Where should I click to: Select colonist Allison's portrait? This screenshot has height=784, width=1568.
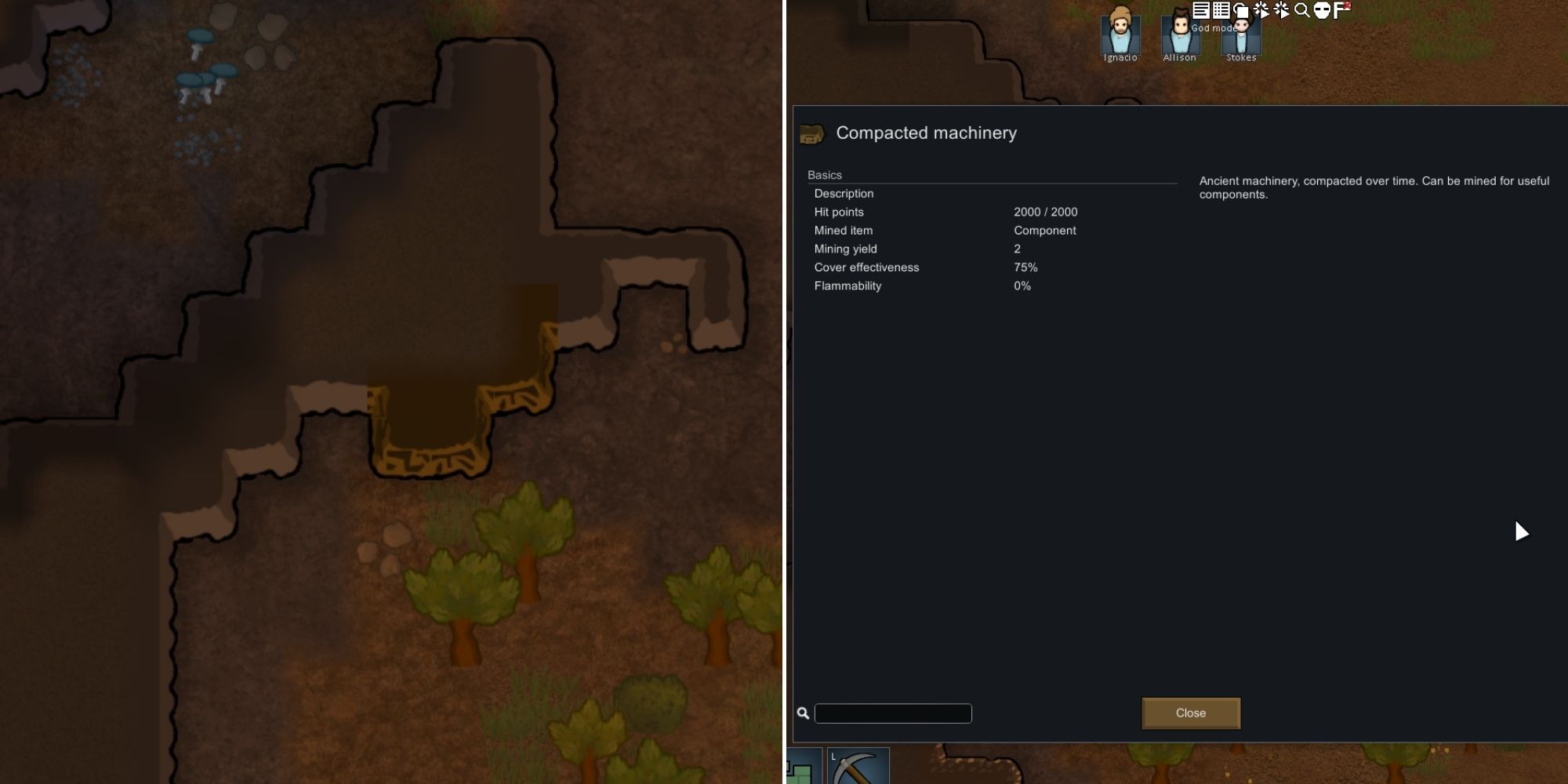[1180, 35]
